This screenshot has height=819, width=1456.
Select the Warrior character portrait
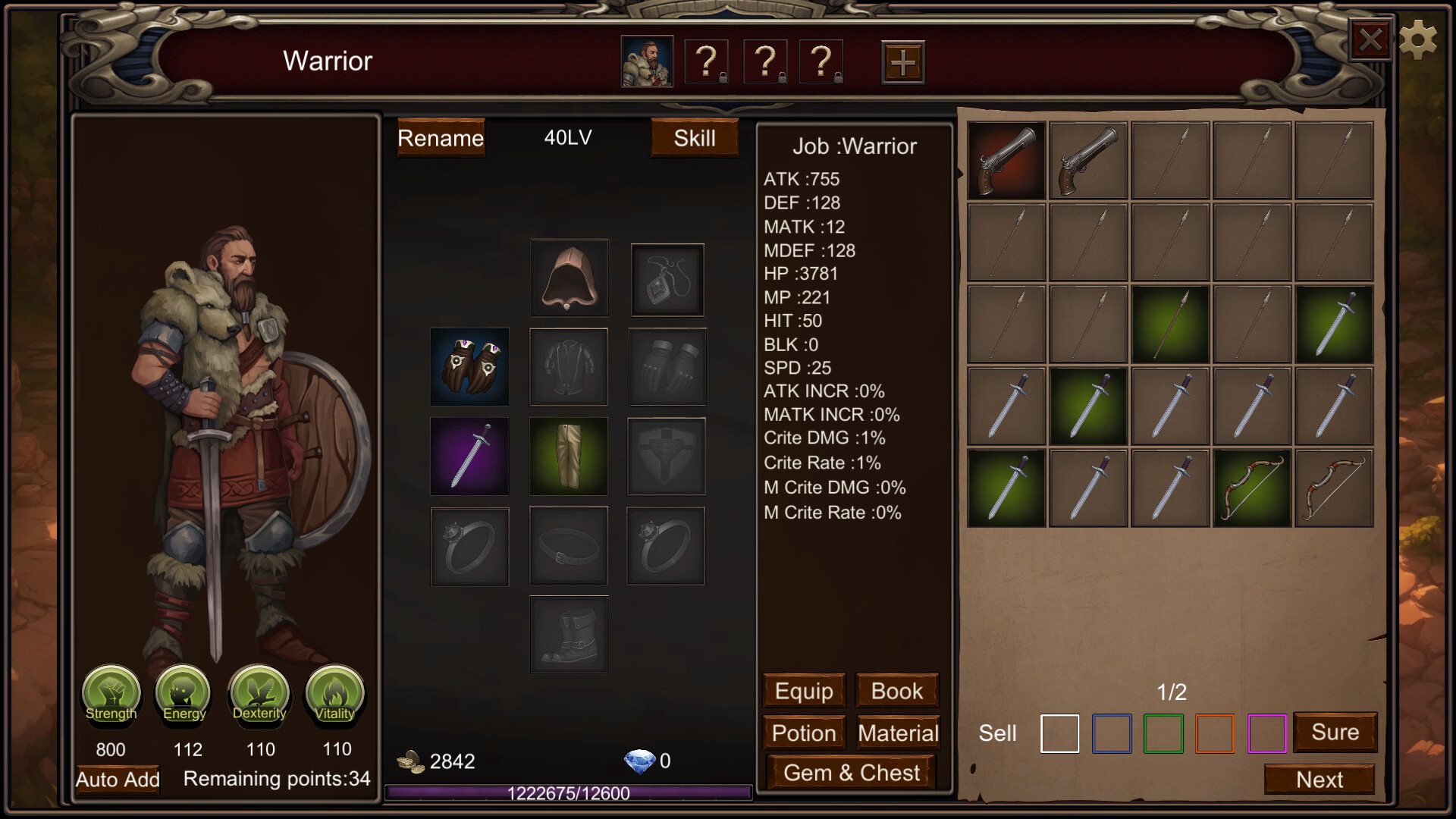(646, 61)
